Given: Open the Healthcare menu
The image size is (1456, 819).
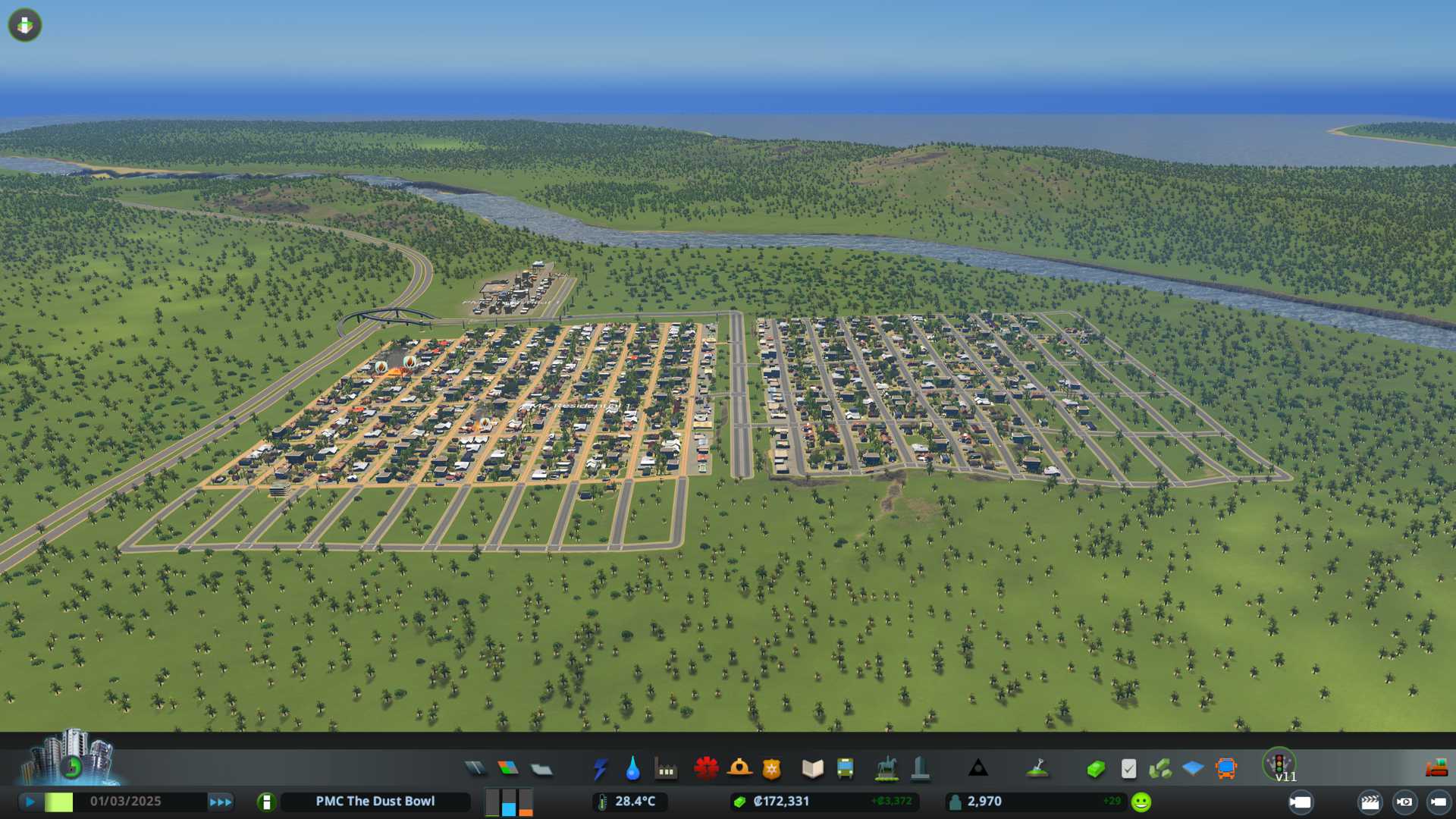Looking at the screenshot, I should [706, 769].
